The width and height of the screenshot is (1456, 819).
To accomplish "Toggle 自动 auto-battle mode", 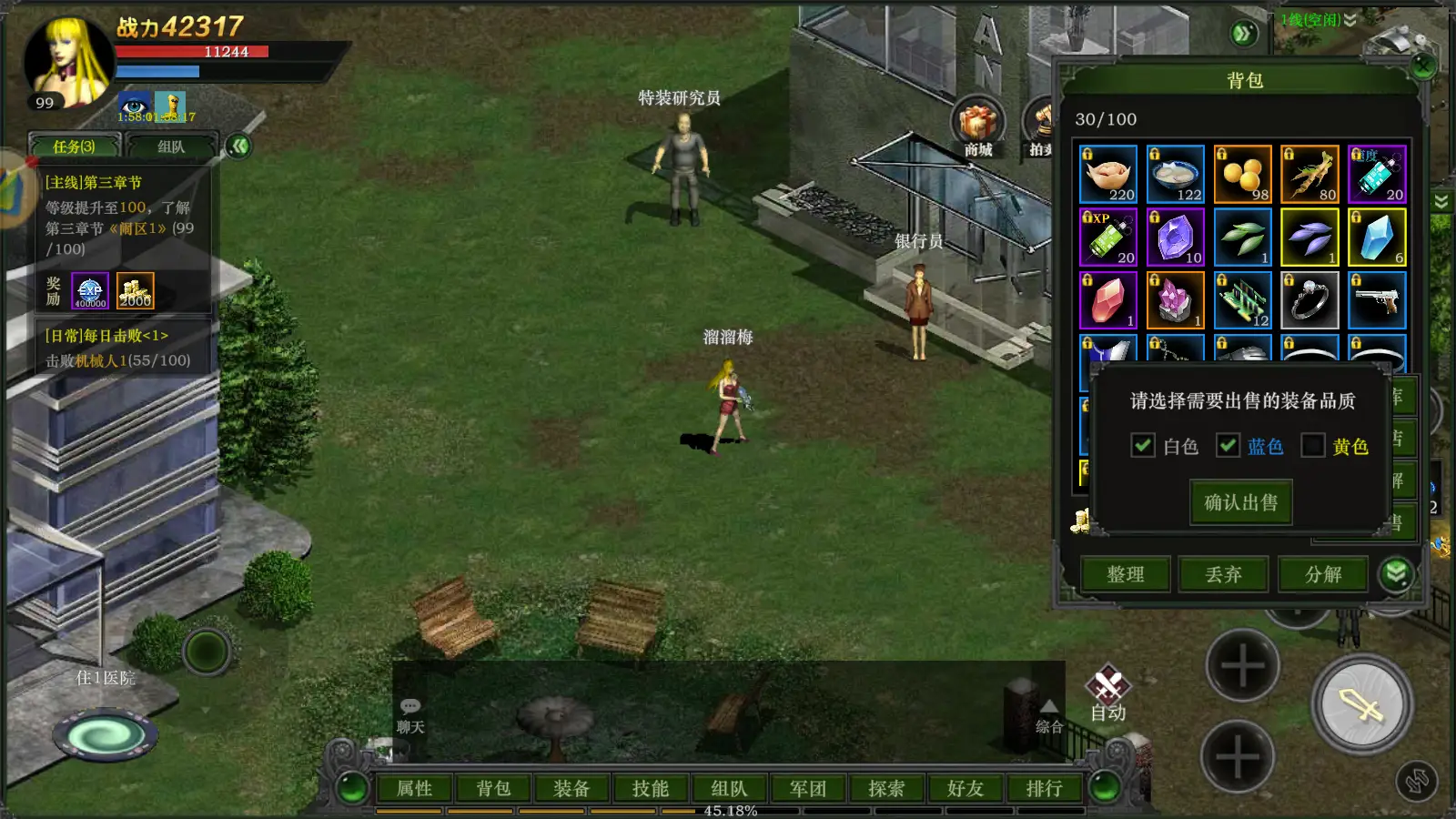I will [1108, 693].
